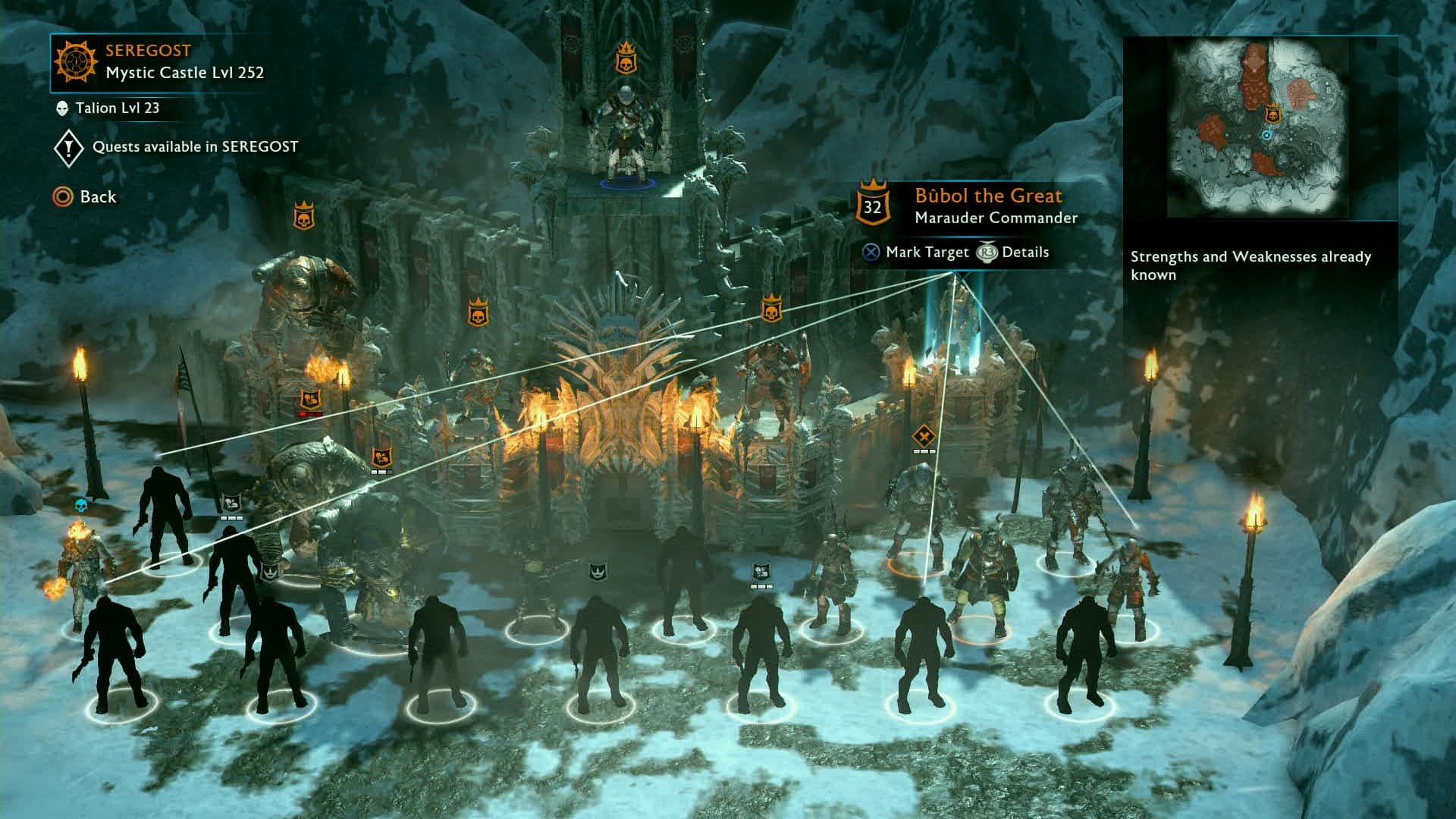1456x819 pixels.
Task: Show quests available in Seregost
Action: [x=177, y=147]
